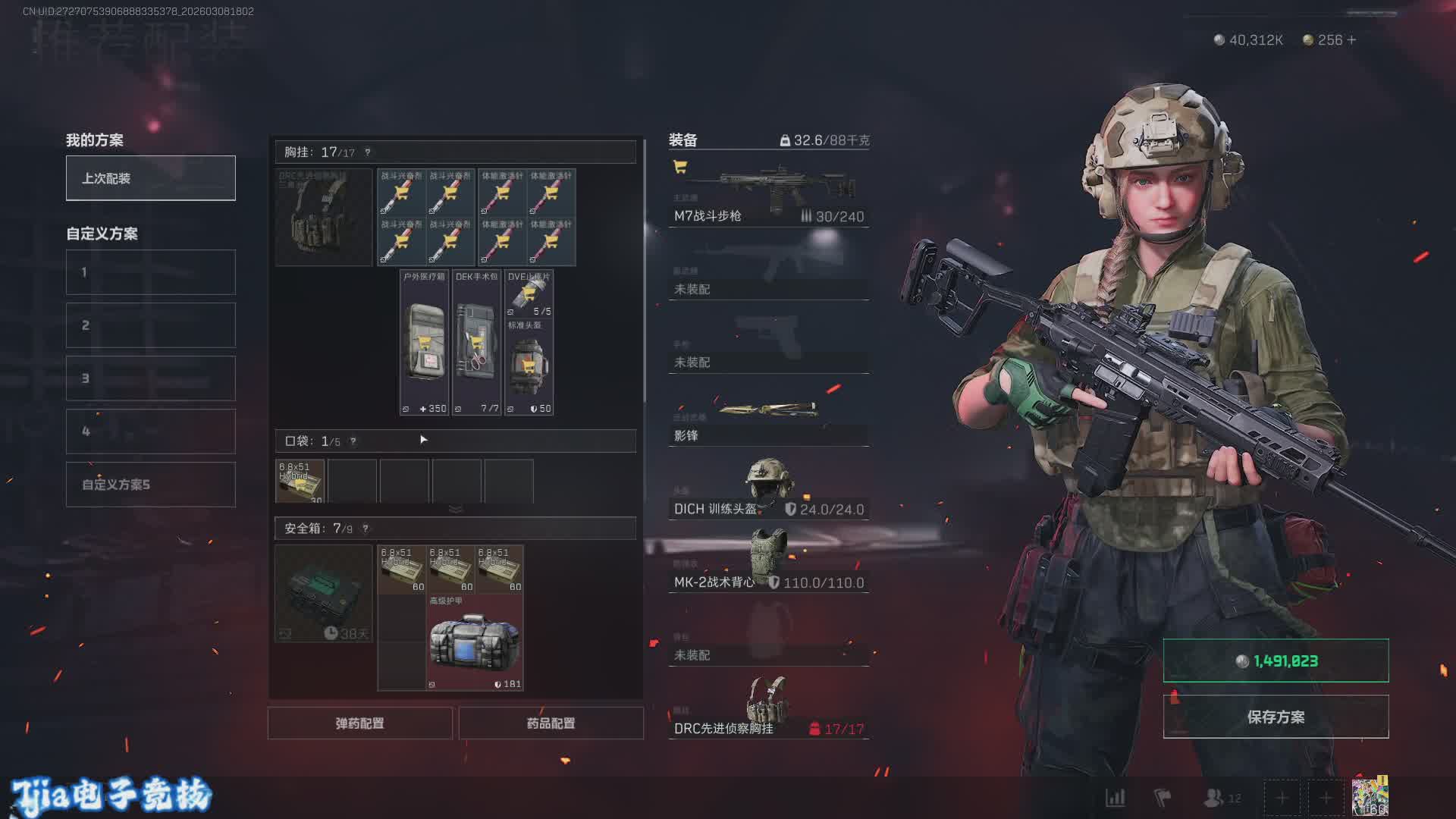Screen dimensions: 1456x819
Task: Select the 影锋 melee weapon slot
Action: (x=768, y=421)
